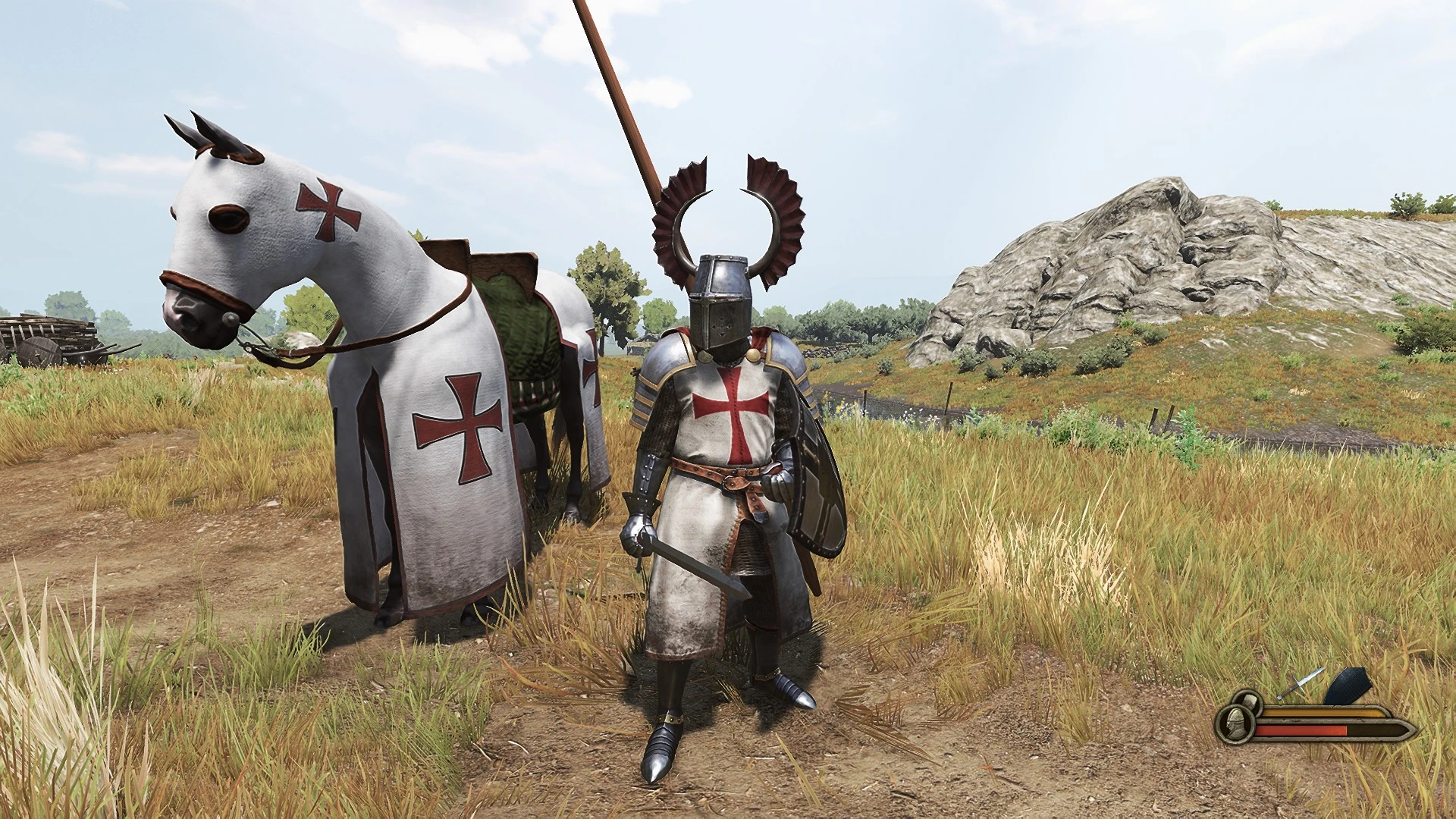Select the knight's left gauntlet
1456x819 pixels.
[x=639, y=531]
